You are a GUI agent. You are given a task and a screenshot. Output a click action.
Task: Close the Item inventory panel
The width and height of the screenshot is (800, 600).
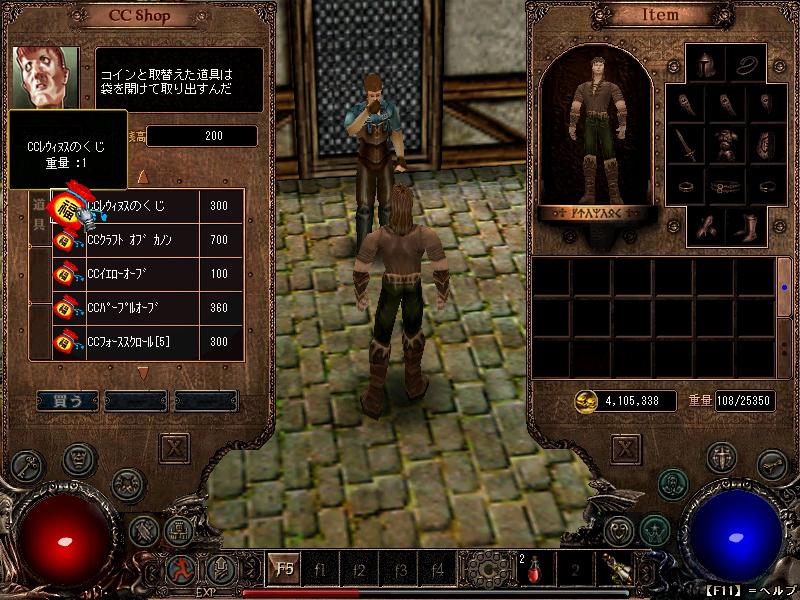coord(624,446)
